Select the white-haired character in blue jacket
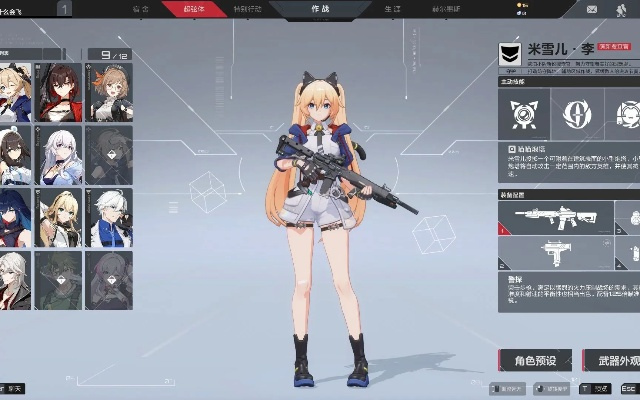 [x=110, y=217]
